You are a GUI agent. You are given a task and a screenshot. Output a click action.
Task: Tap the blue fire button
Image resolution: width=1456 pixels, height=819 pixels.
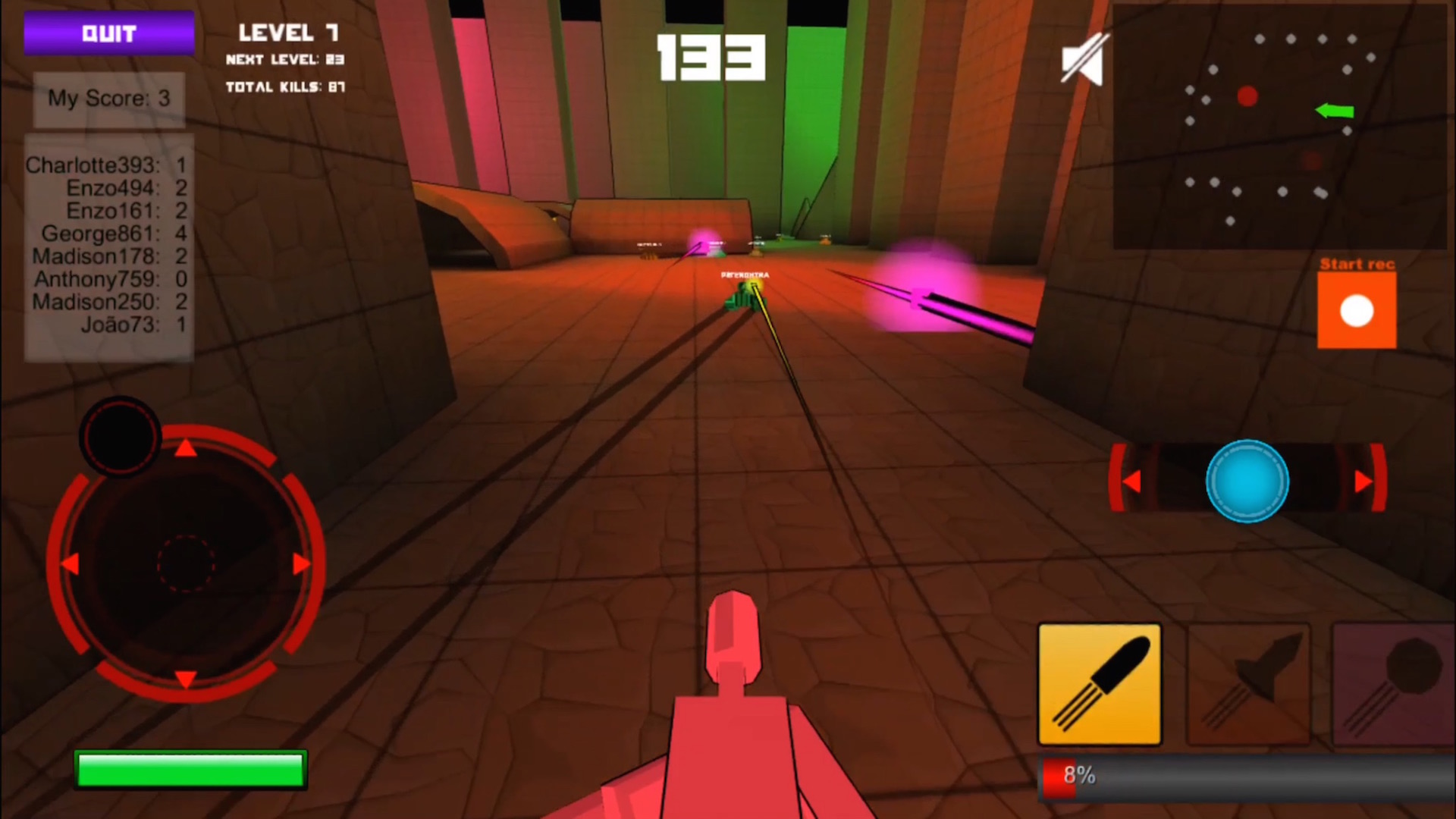1247,481
